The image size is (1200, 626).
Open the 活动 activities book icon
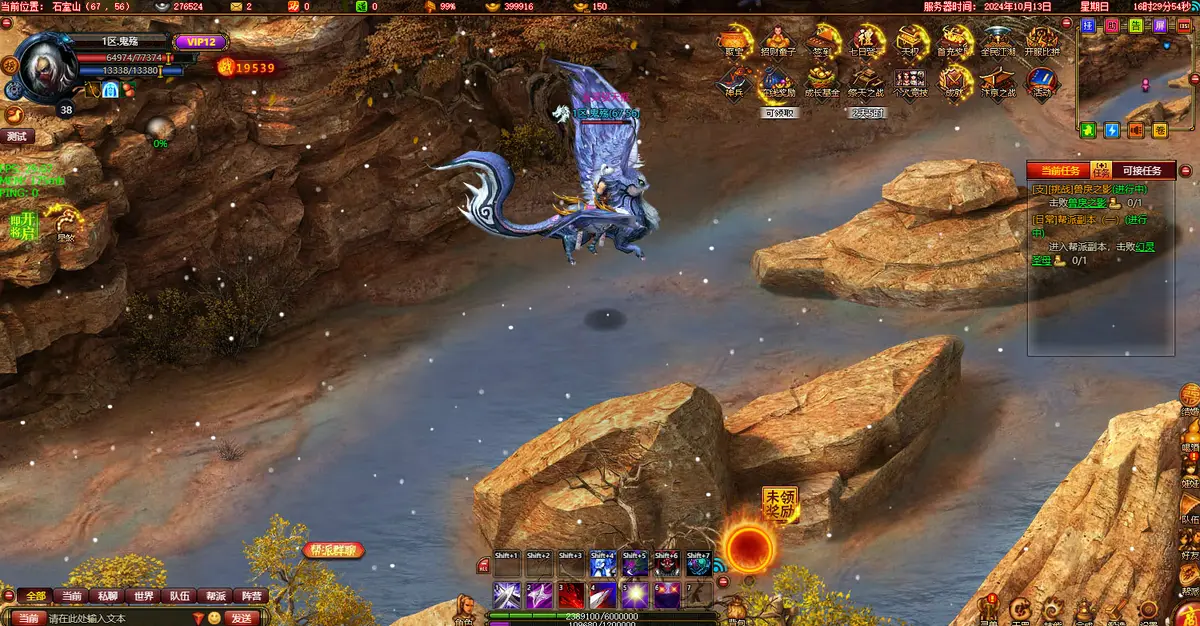[x=1041, y=80]
